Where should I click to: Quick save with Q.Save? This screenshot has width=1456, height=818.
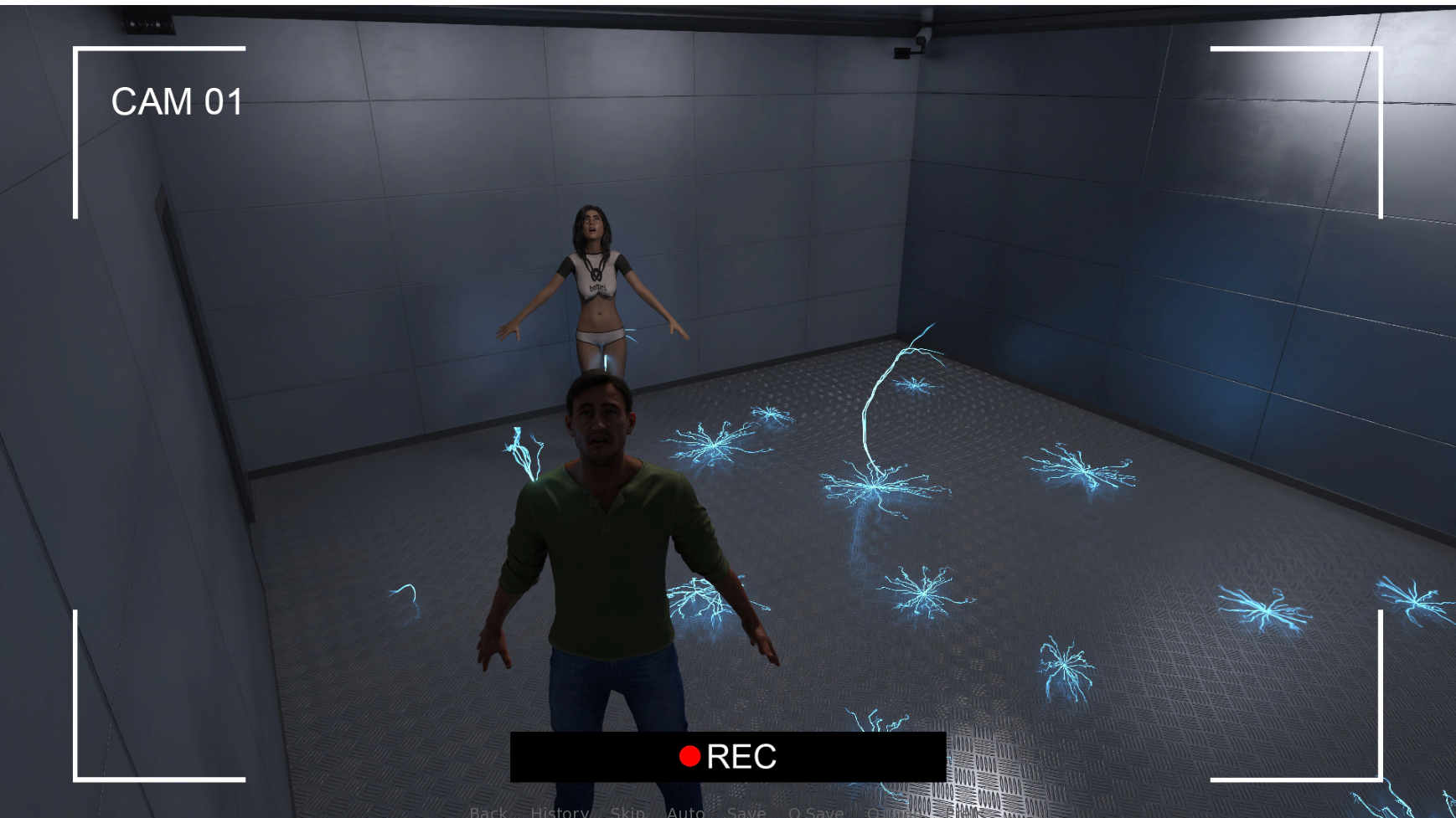click(x=815, y=812)
